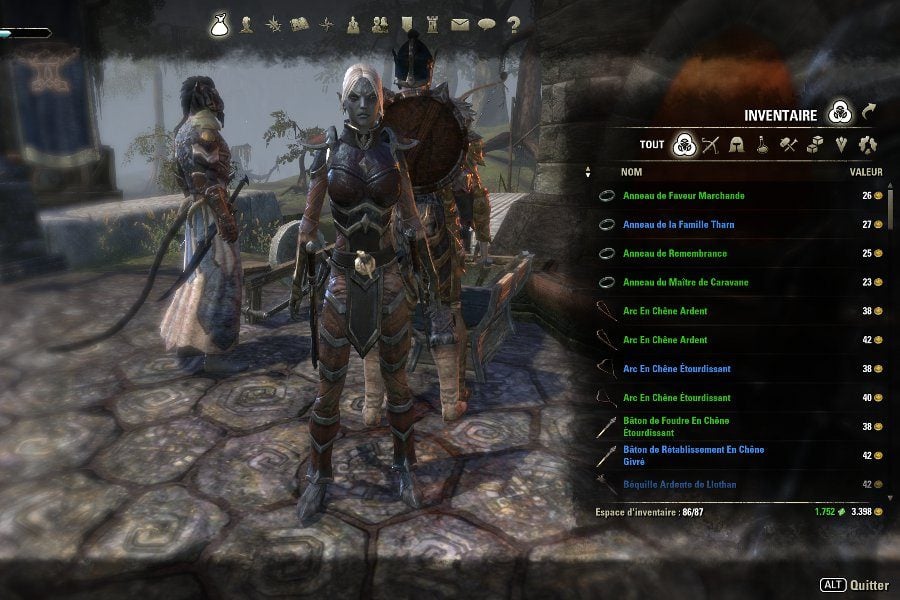Image resolution: width=900 pixels, height=600 pixels.
Task: Sort inventory by the NOM column header
Action: 632,172
